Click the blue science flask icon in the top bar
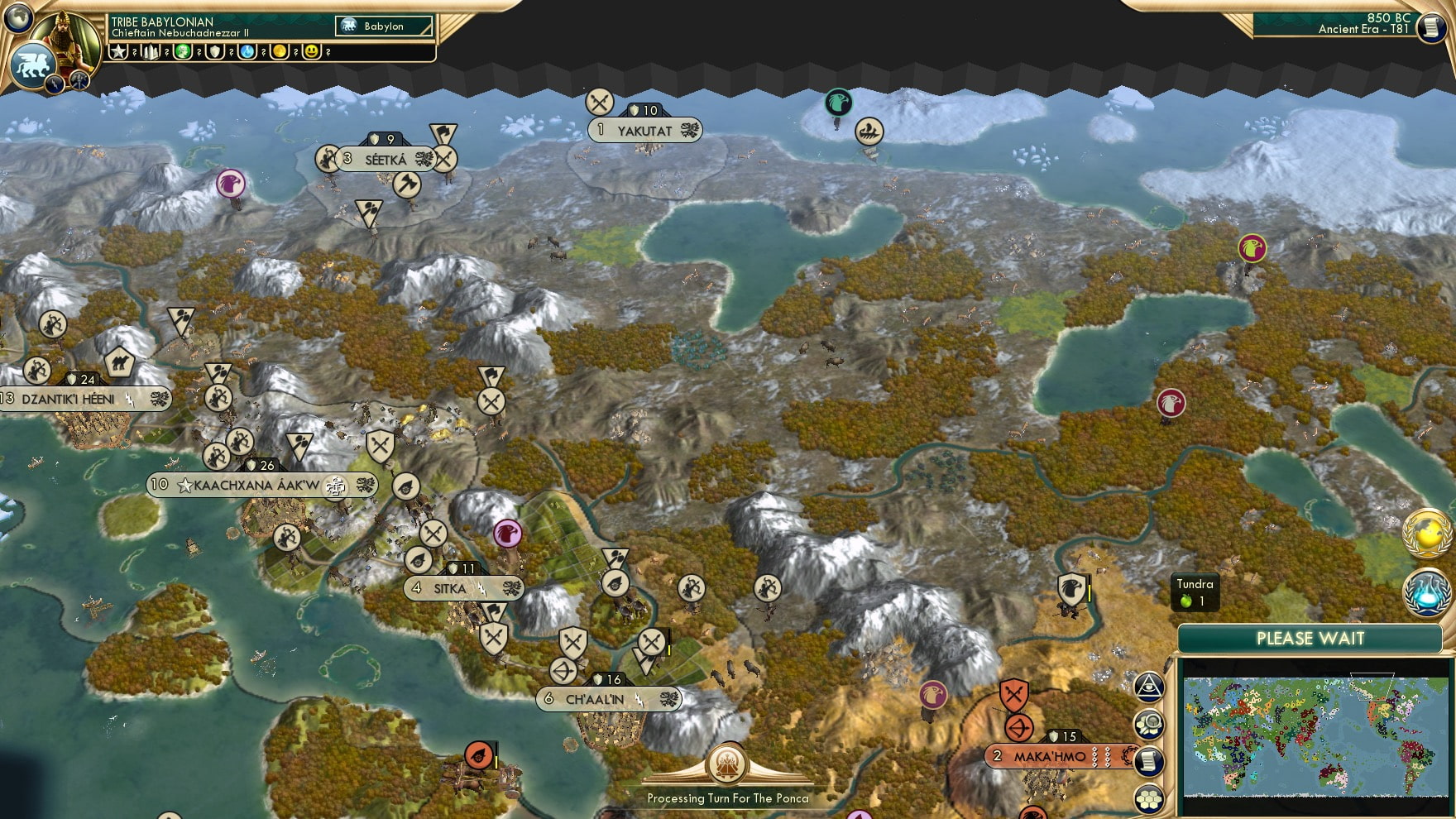Viewport: 1456px width, 819px height. 247,51
